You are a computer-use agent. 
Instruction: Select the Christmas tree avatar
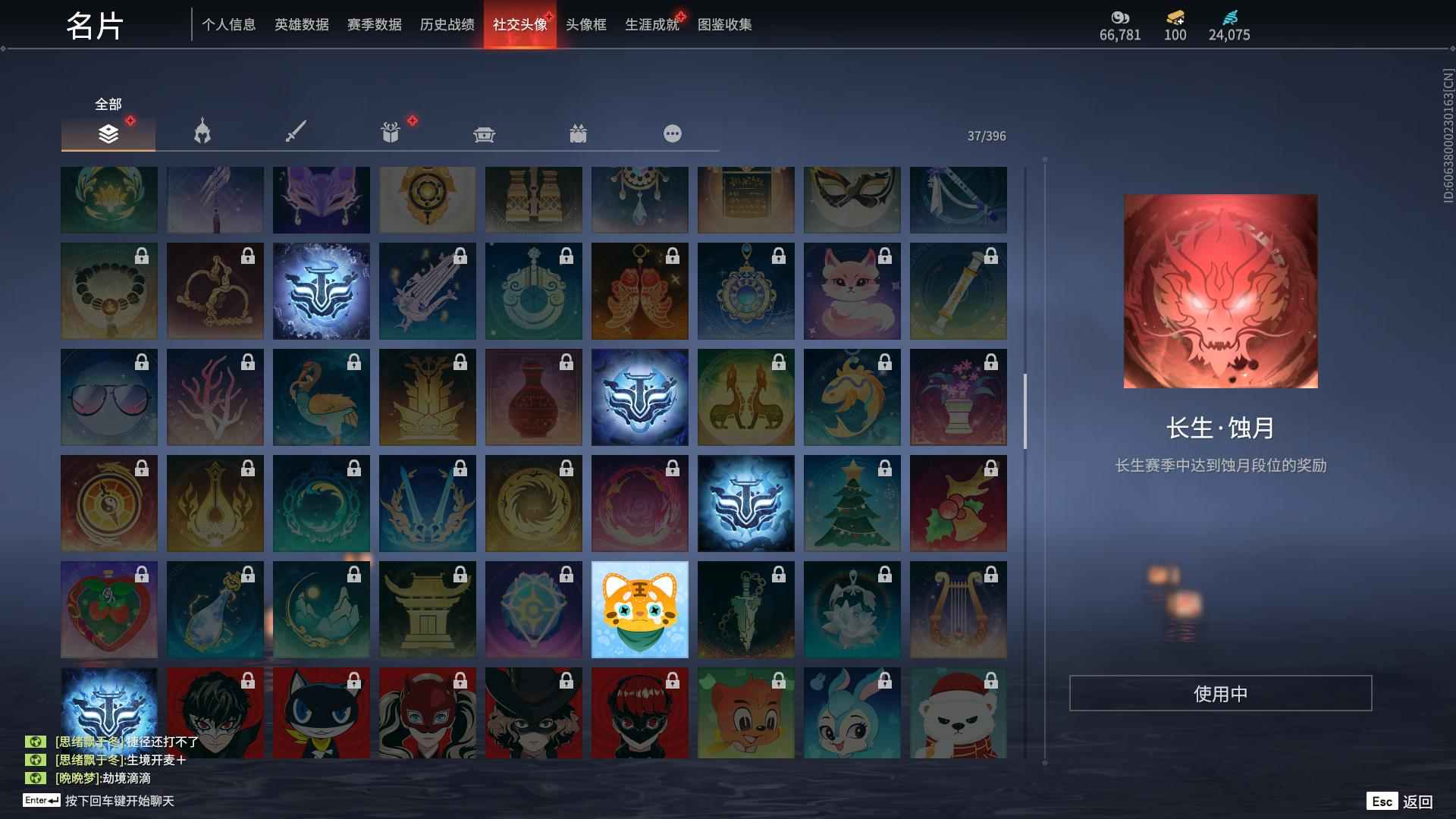(852, 503)
